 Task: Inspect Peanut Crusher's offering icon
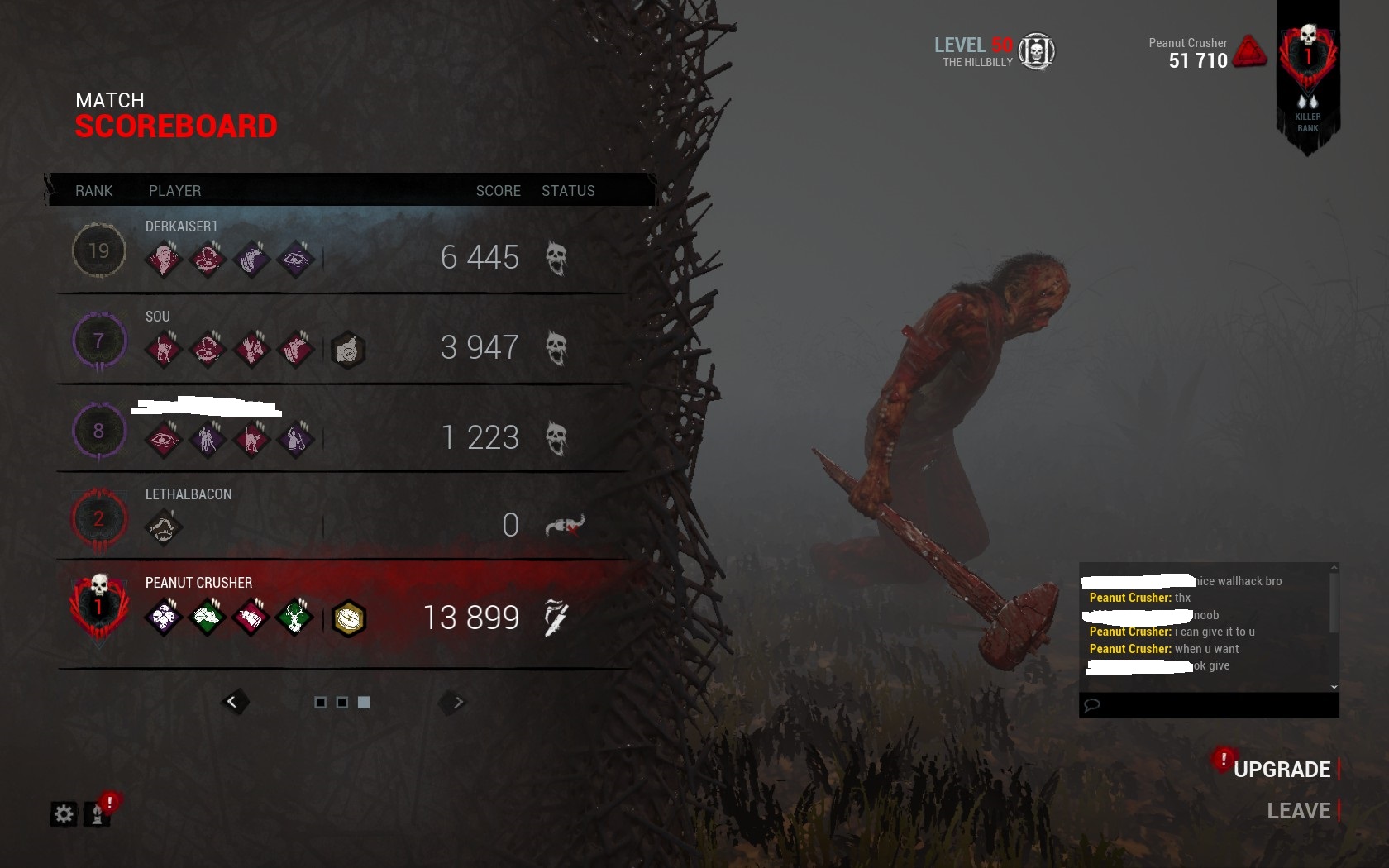[x=349, y=618]
